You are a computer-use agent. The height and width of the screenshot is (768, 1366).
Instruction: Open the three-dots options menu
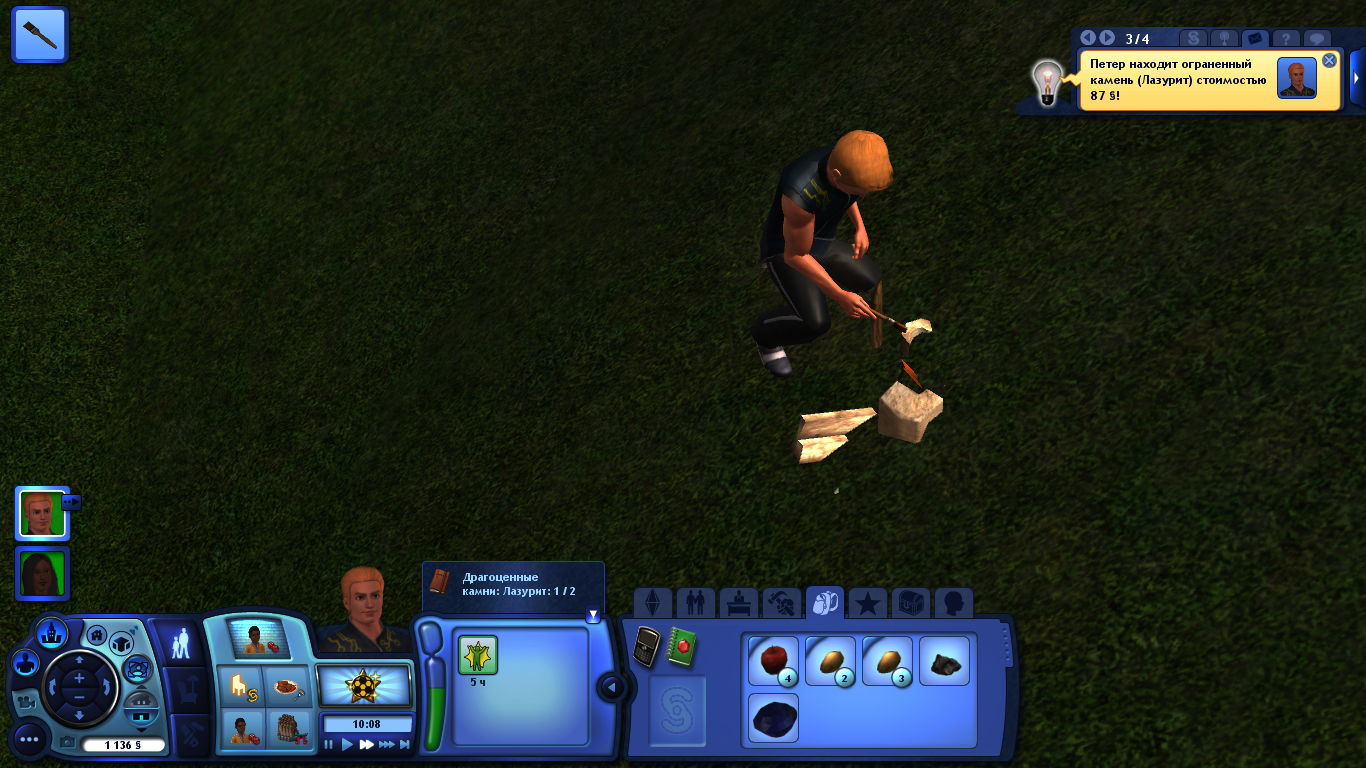pyautogui.click(x=29, y=740)
